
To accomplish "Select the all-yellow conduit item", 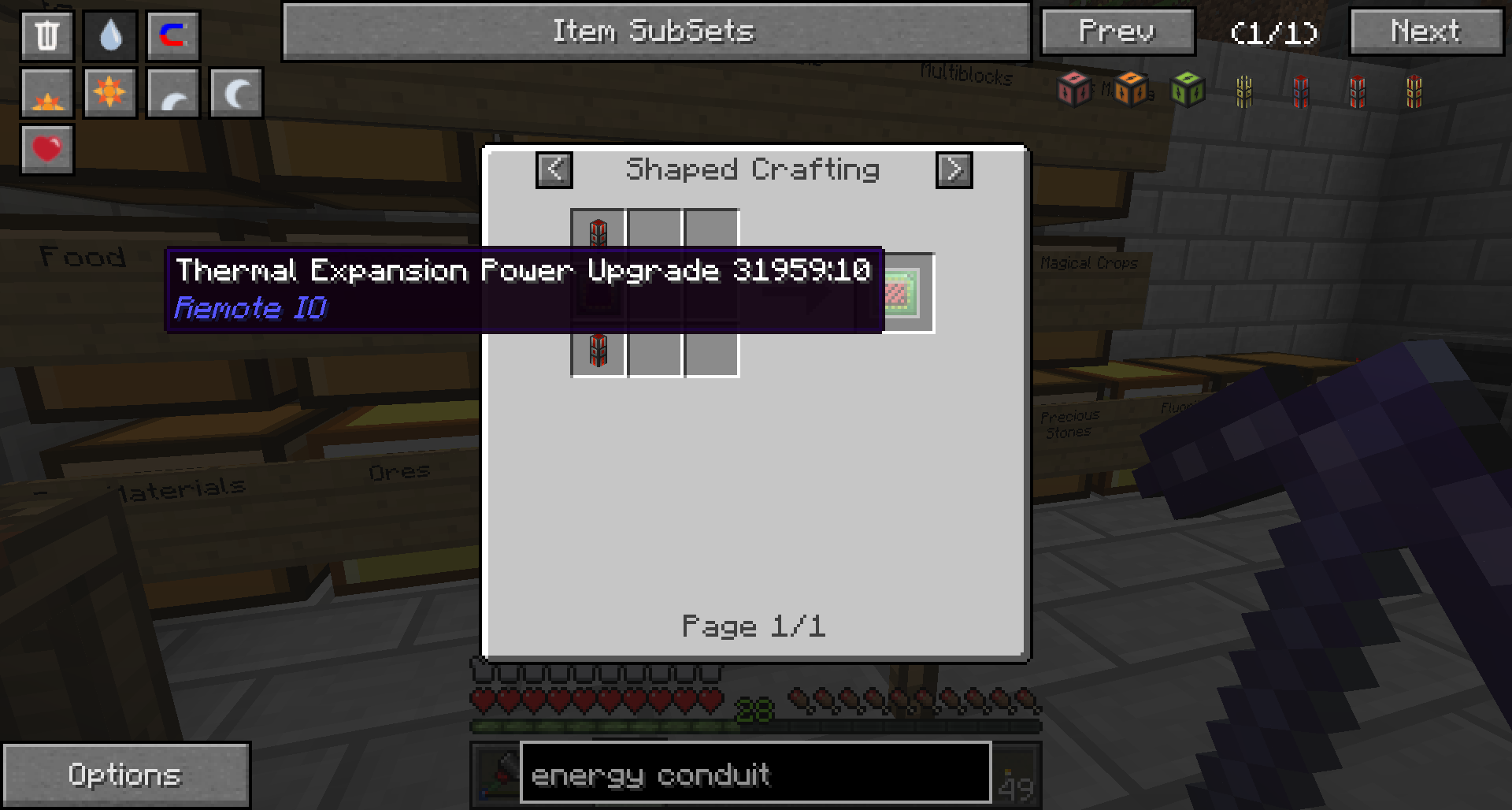I will coord(1244,91).
